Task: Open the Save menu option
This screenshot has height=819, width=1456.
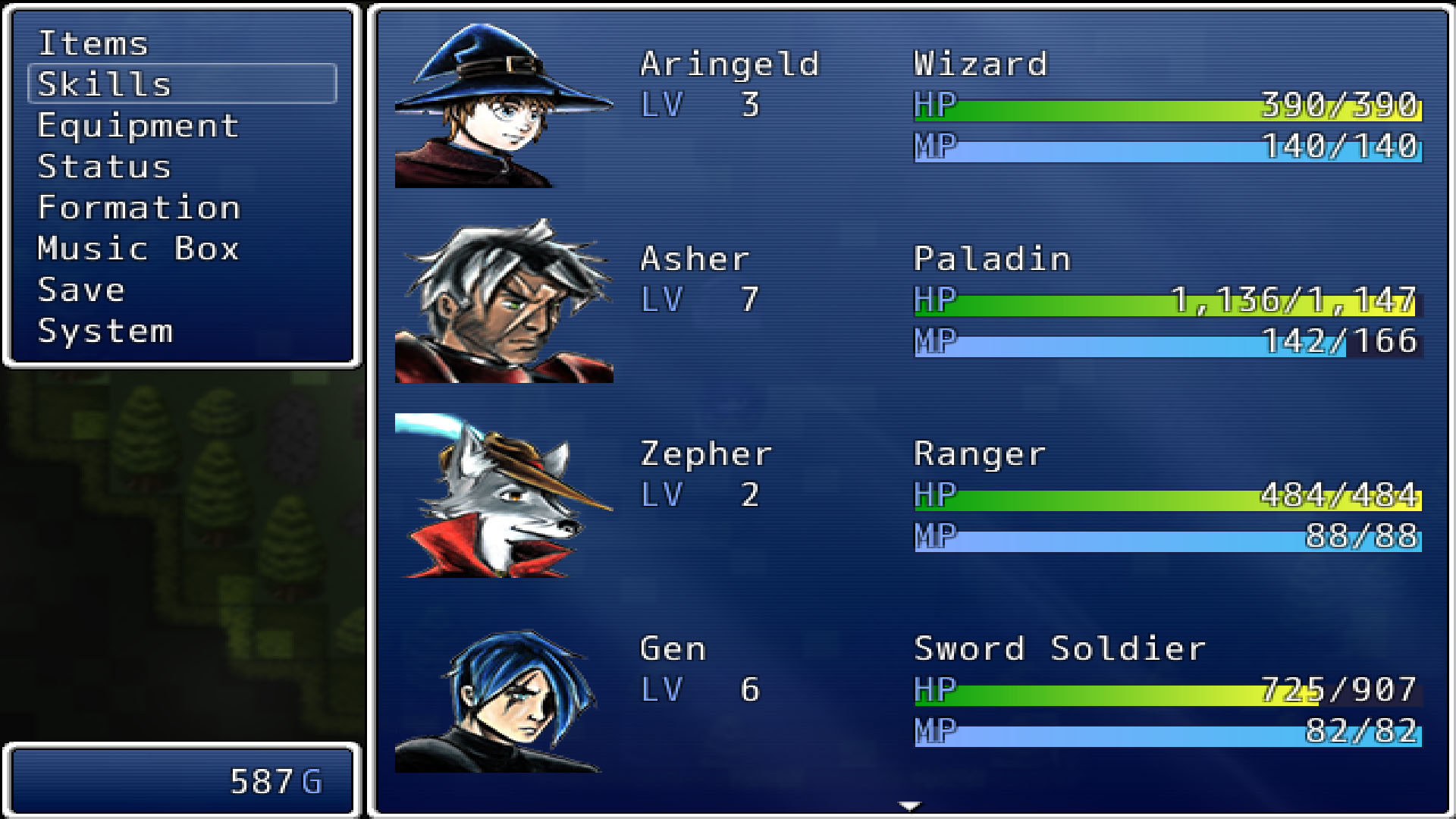Action: pyautogui.click(x=80, y=290)
